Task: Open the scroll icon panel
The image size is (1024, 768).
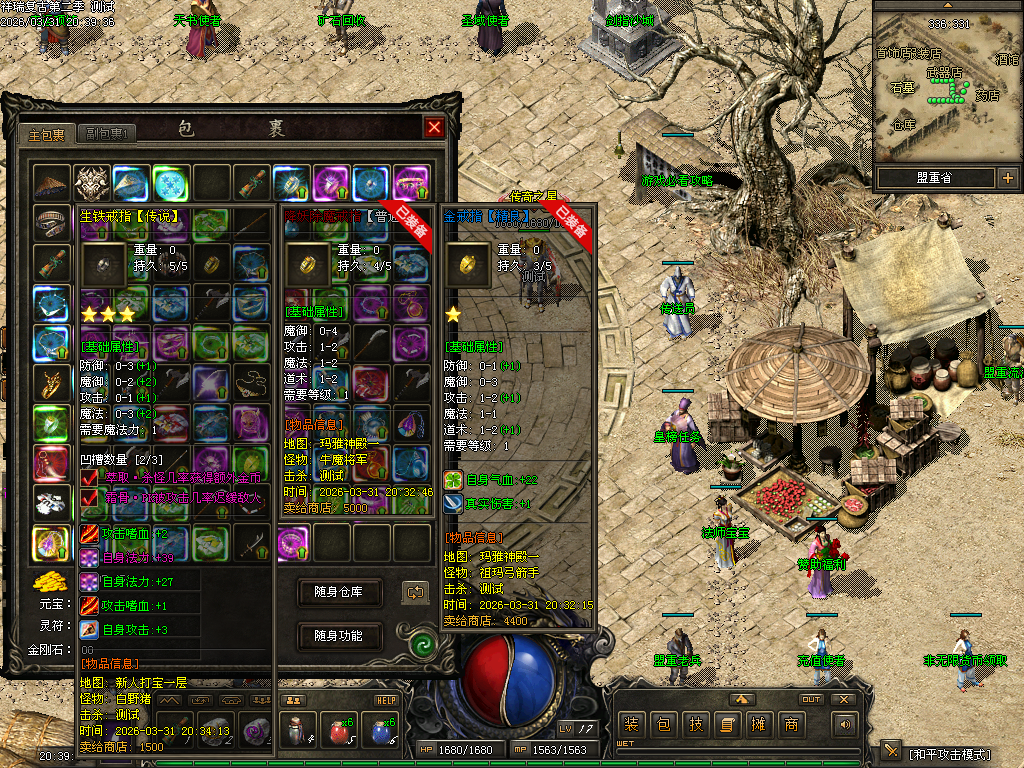Action: (728, 724)
